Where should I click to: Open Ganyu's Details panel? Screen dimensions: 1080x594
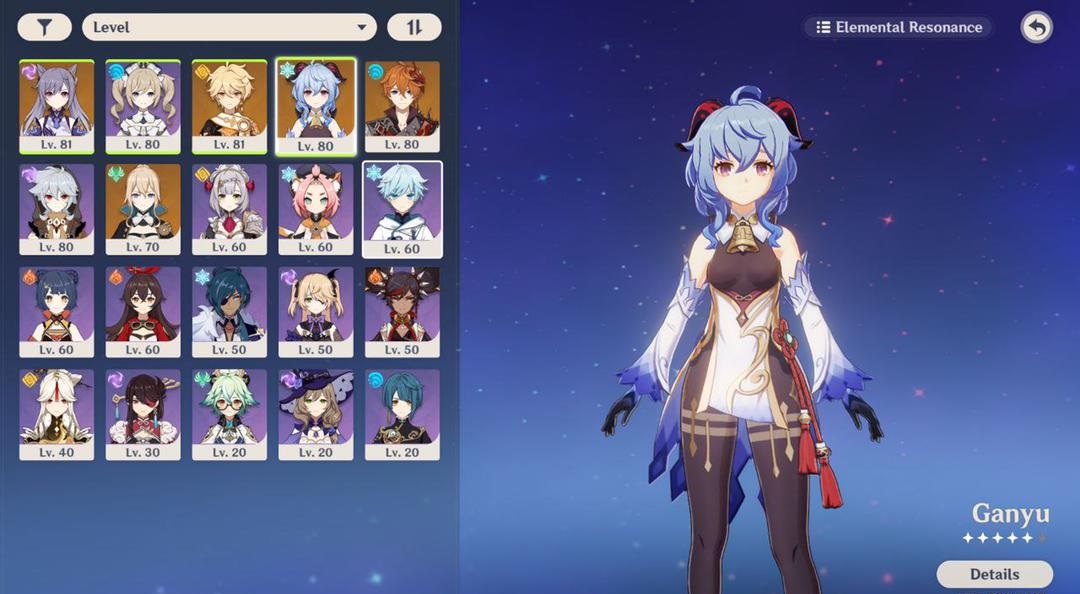(994, 574)
